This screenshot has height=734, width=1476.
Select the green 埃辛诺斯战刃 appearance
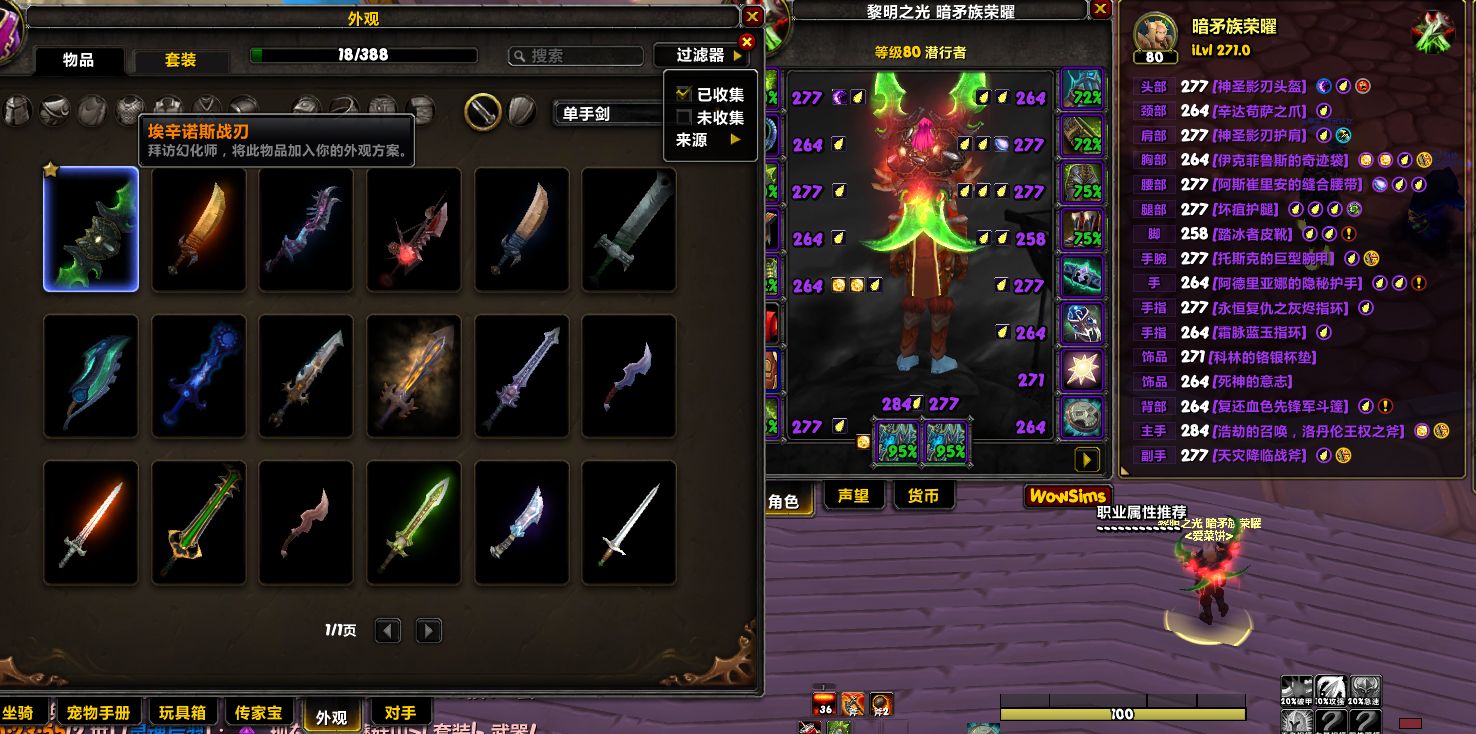coord(91,229)
